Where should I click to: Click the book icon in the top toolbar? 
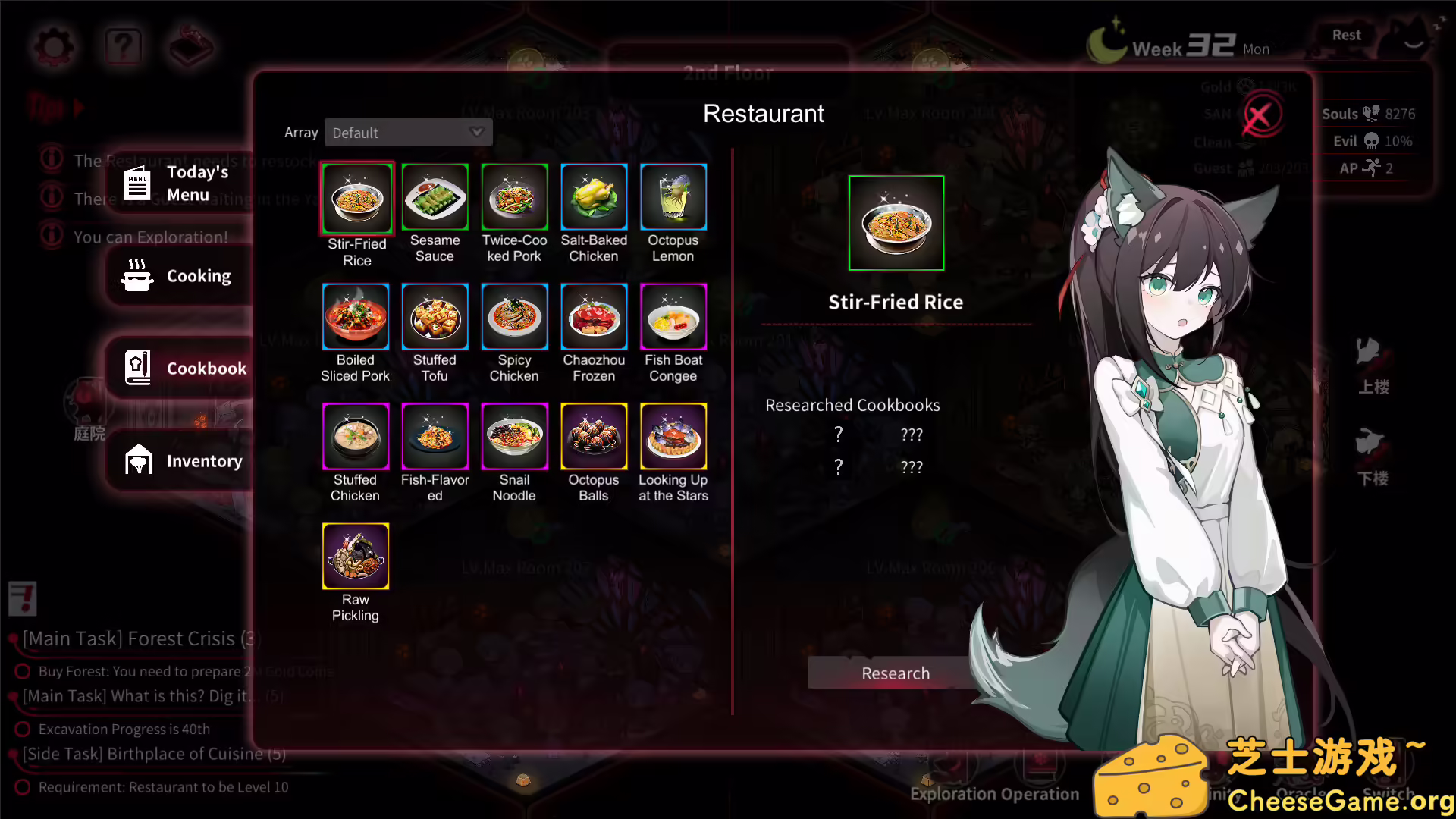(x=190, y=45)
